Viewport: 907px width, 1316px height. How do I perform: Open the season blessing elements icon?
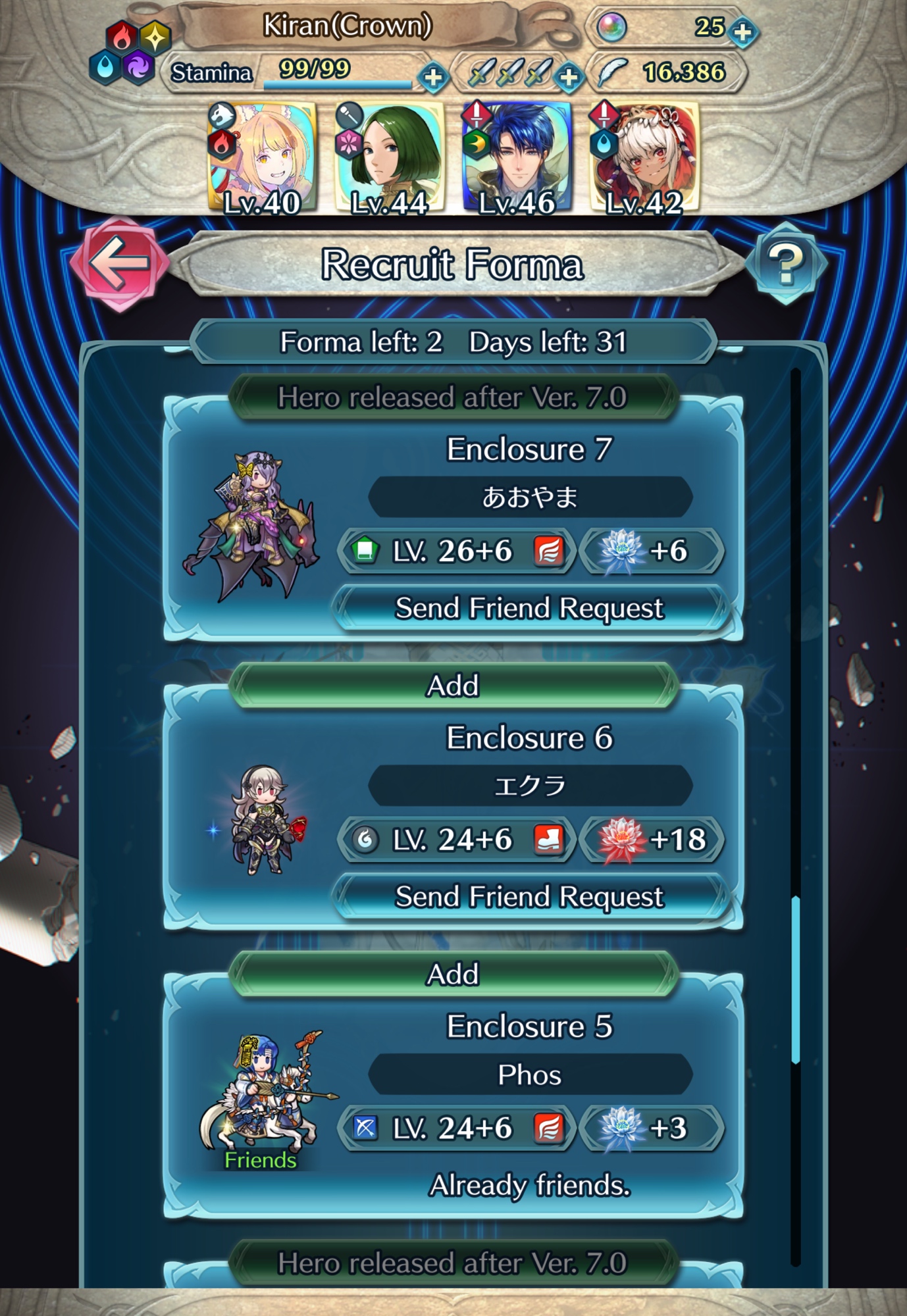(130, 53)
